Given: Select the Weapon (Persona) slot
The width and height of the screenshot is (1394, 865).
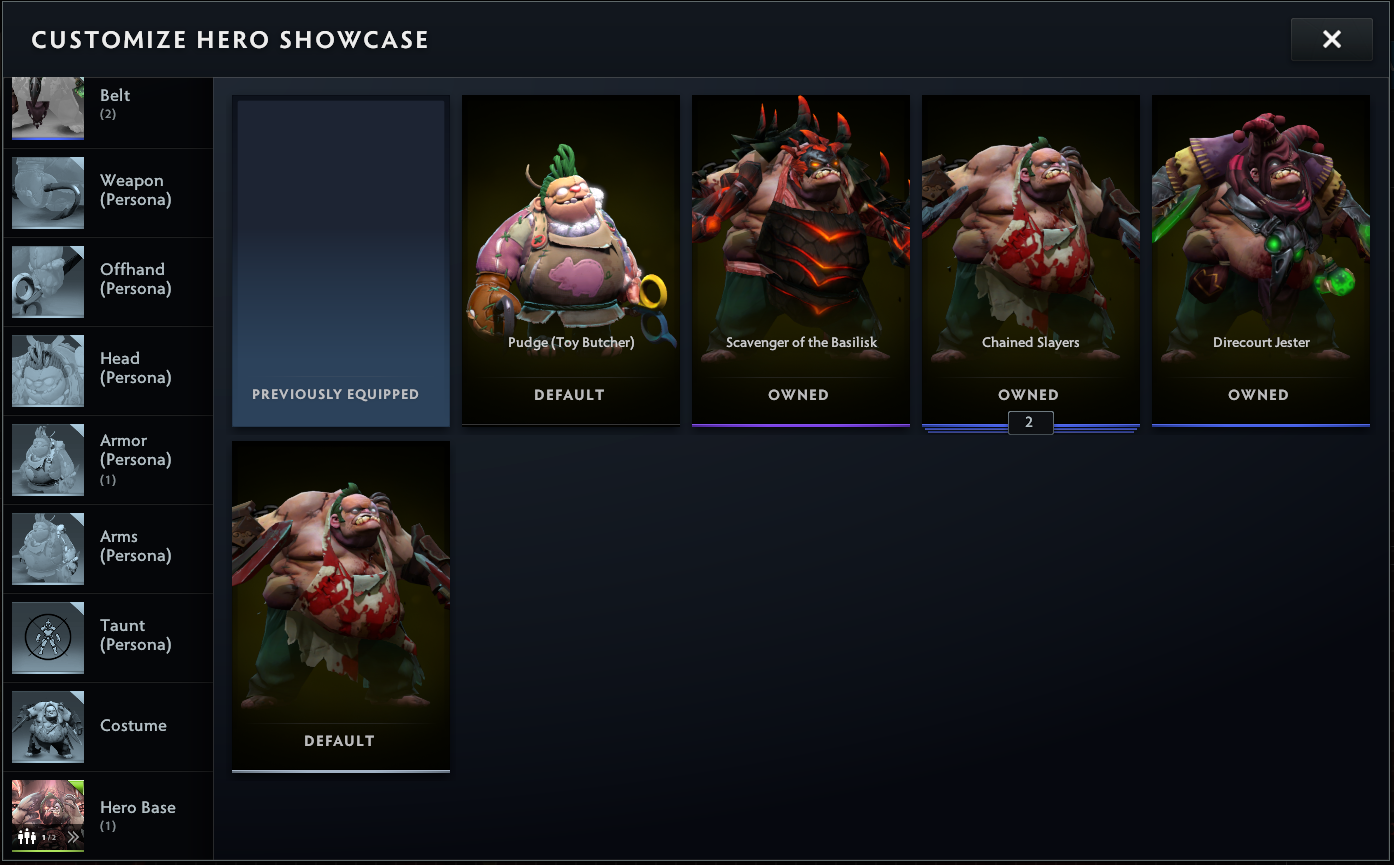Looking at the screenshot, I should (x=107, y=192).
